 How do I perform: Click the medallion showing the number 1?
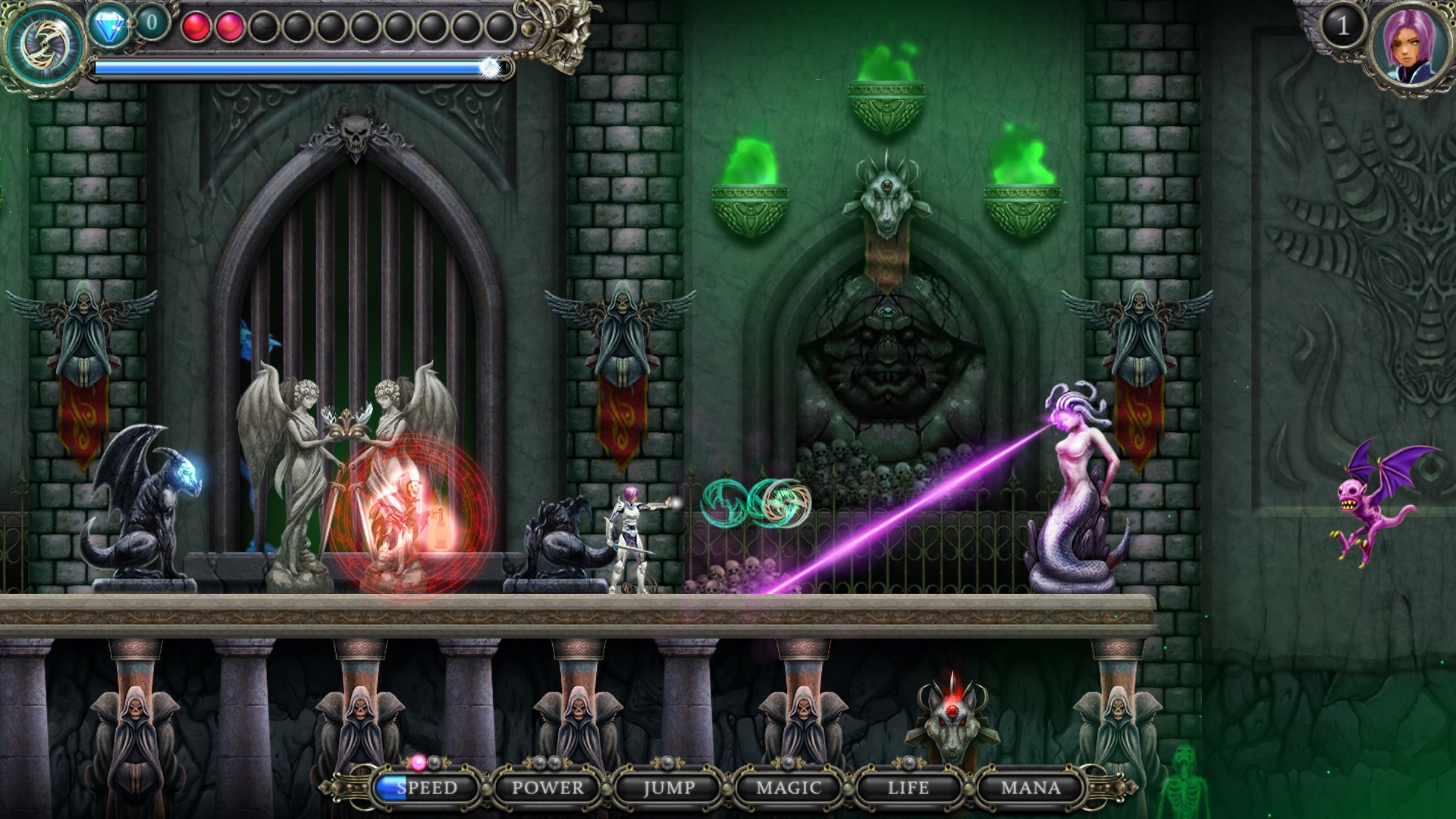point(1342,27)
